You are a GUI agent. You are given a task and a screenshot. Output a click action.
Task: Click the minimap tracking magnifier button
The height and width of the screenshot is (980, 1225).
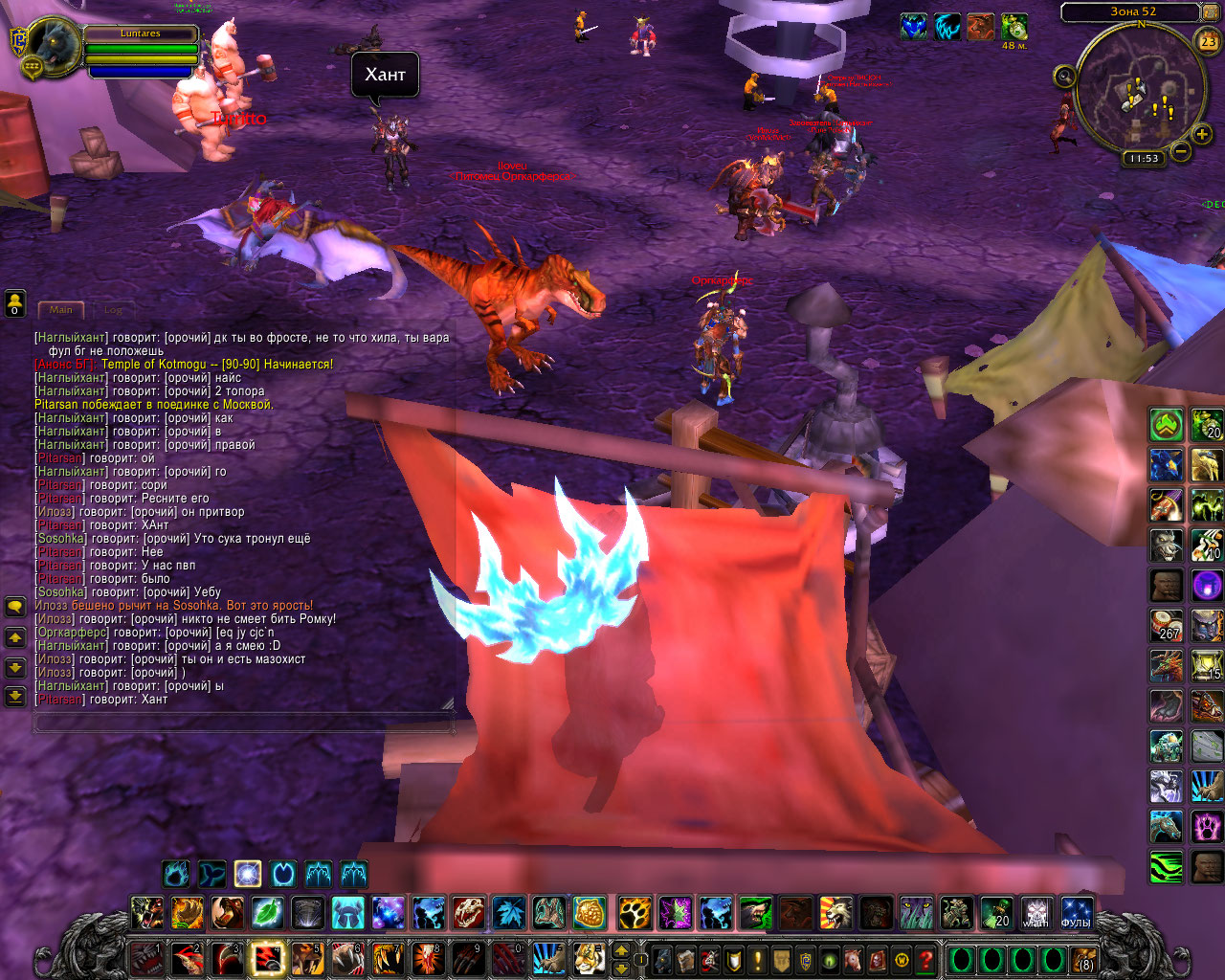[x=1063, y=76]
